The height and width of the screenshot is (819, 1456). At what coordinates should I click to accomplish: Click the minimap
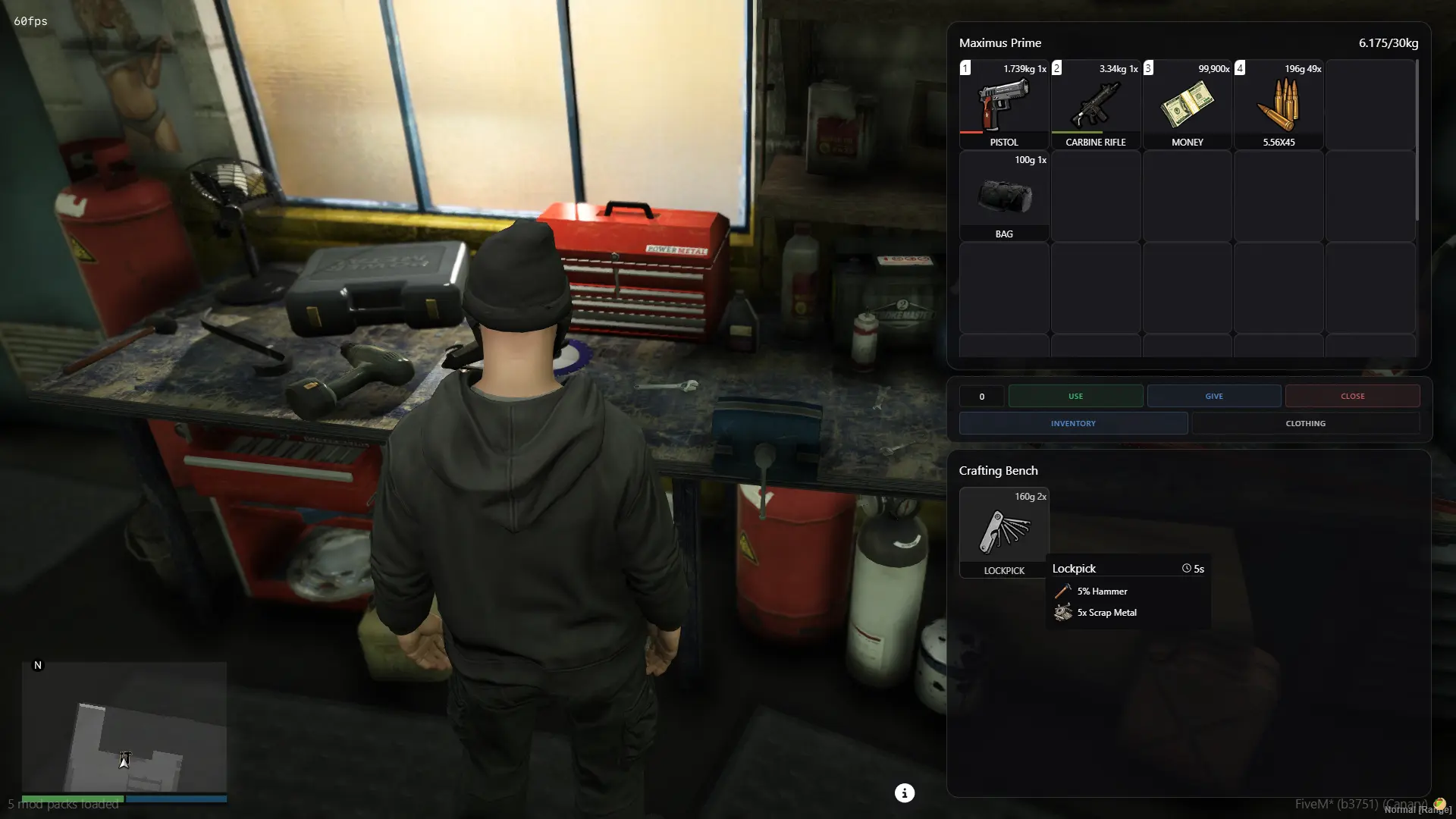[124, 726]
